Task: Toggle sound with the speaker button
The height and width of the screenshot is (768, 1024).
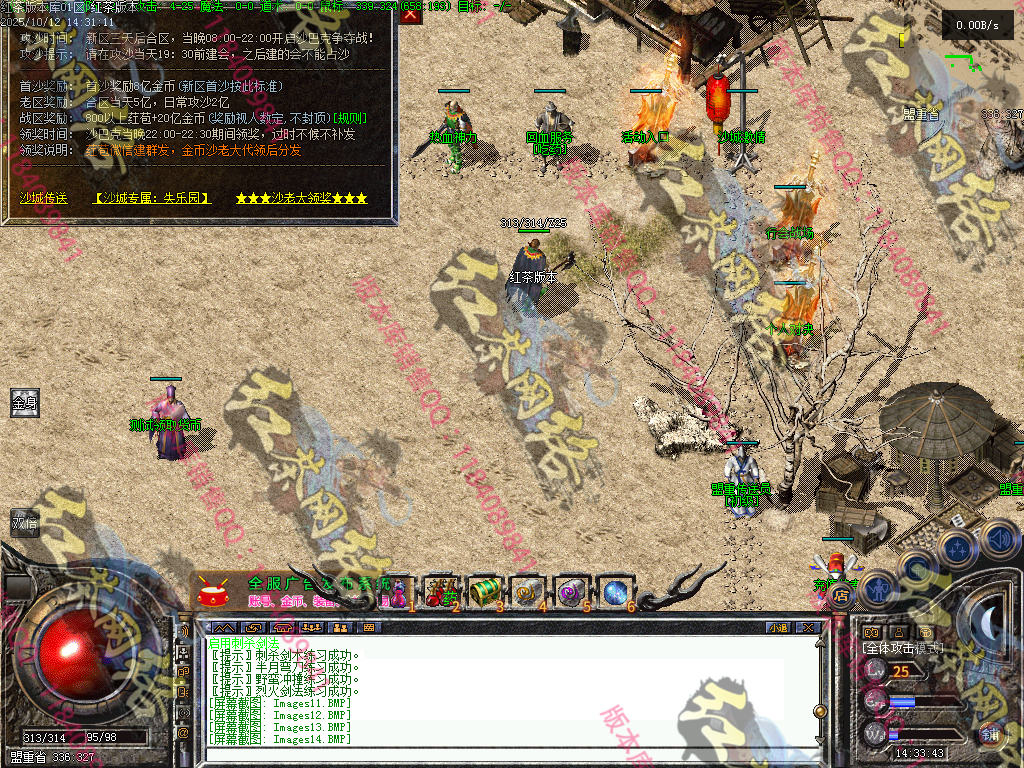Action: click(998, 537)
